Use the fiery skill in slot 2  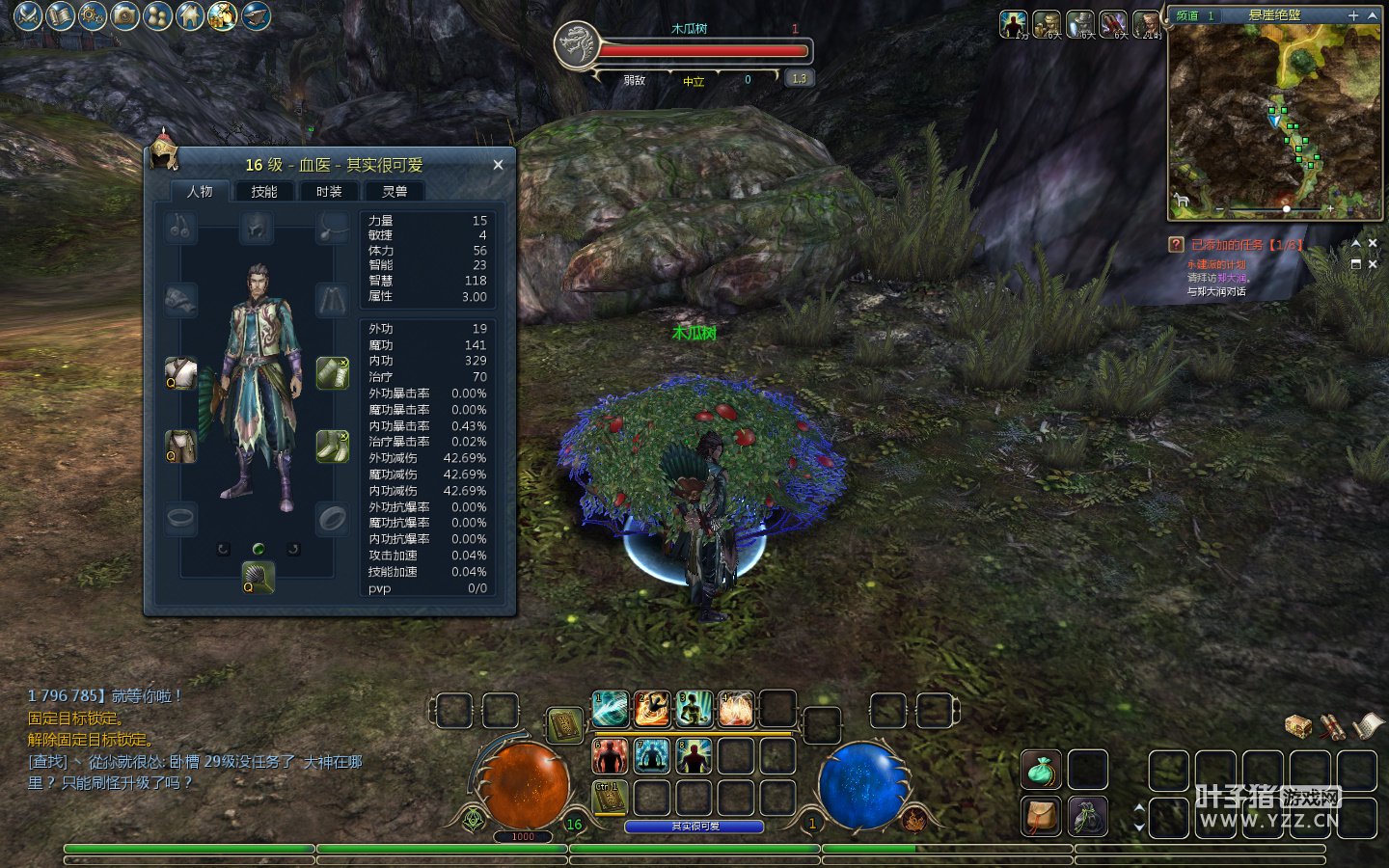(x=652, y=709)
